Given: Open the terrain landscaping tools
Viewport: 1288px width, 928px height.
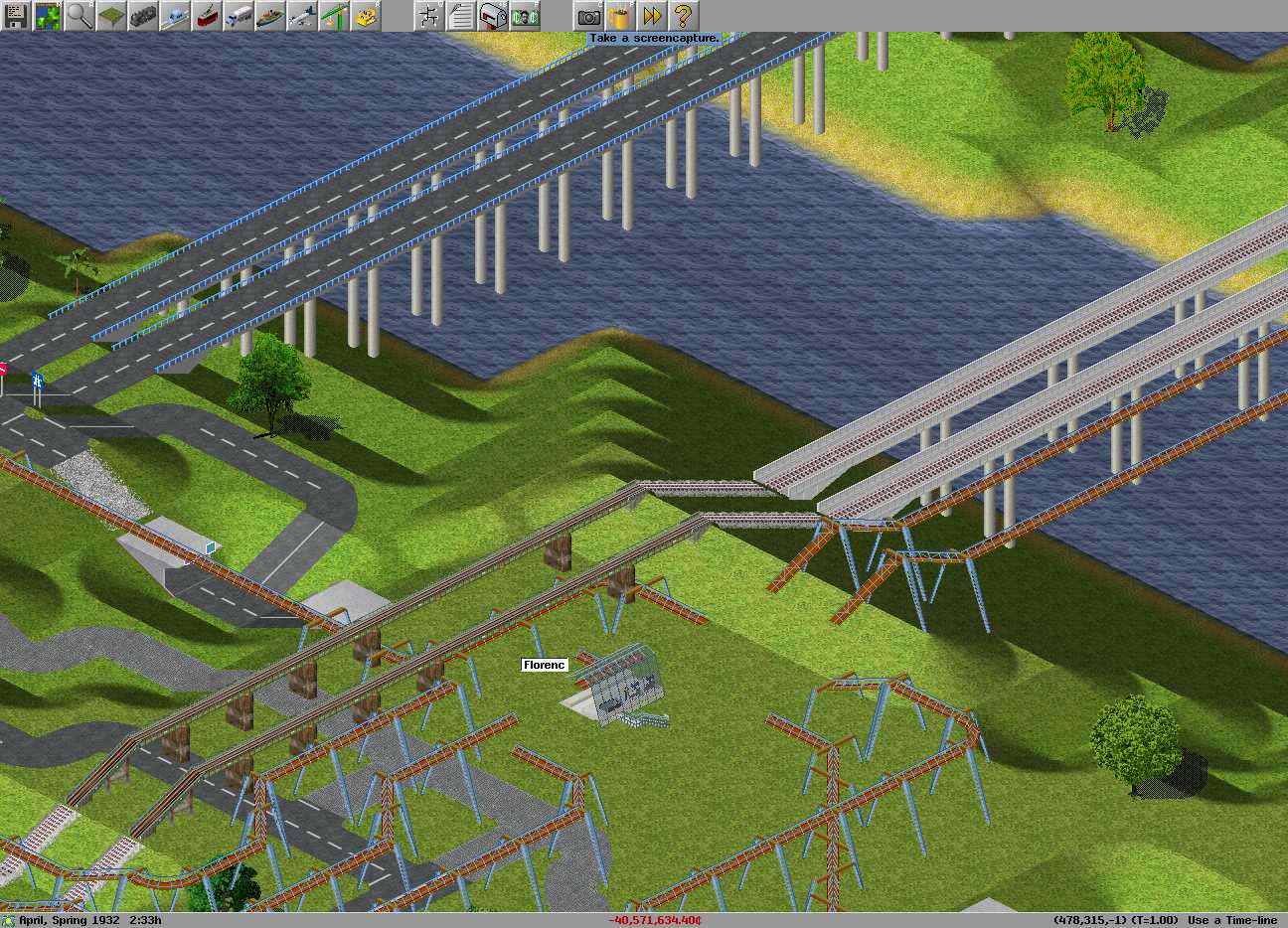Looking at the screenshot, I should [x=111, y=16].
